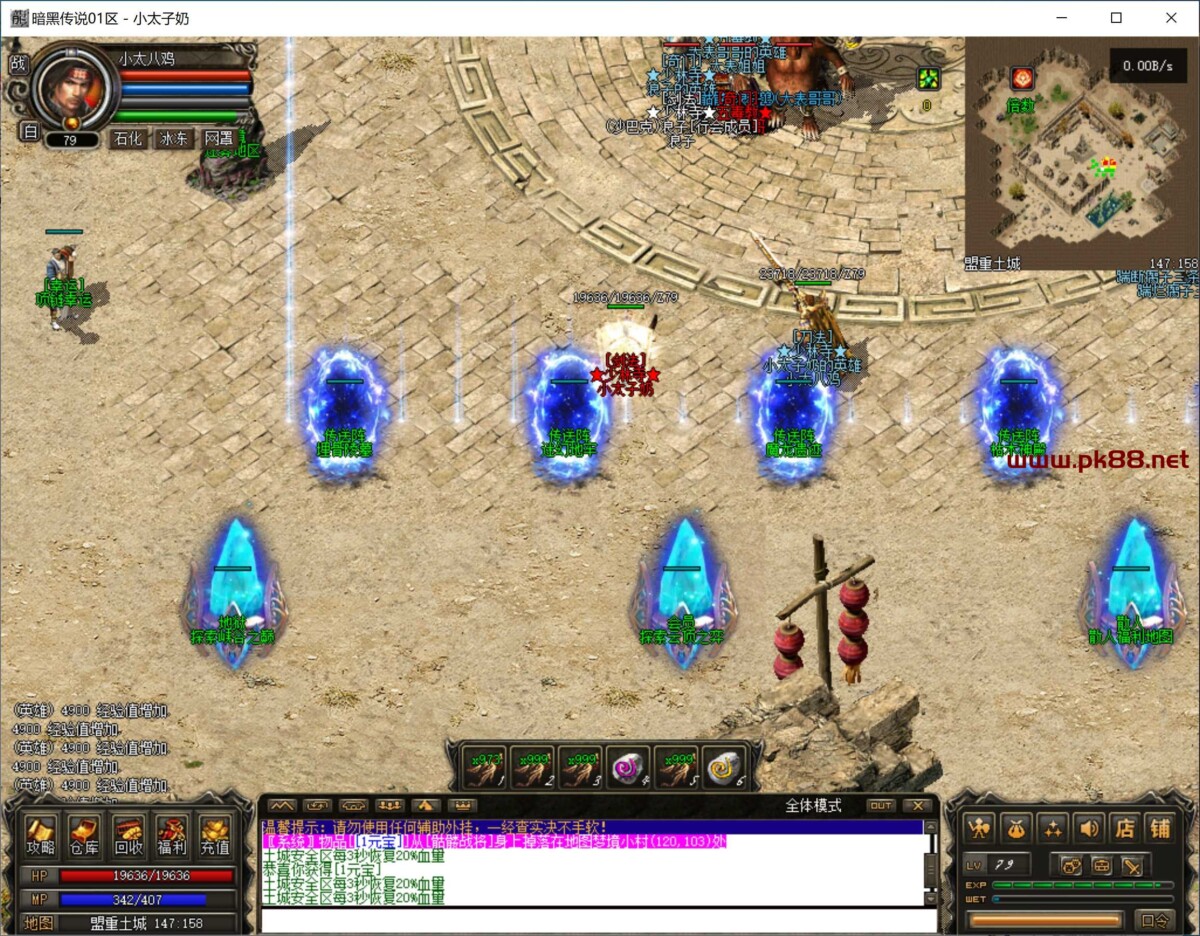
Task: Open the 店 shop button
Action: [x=1125, y=828]
